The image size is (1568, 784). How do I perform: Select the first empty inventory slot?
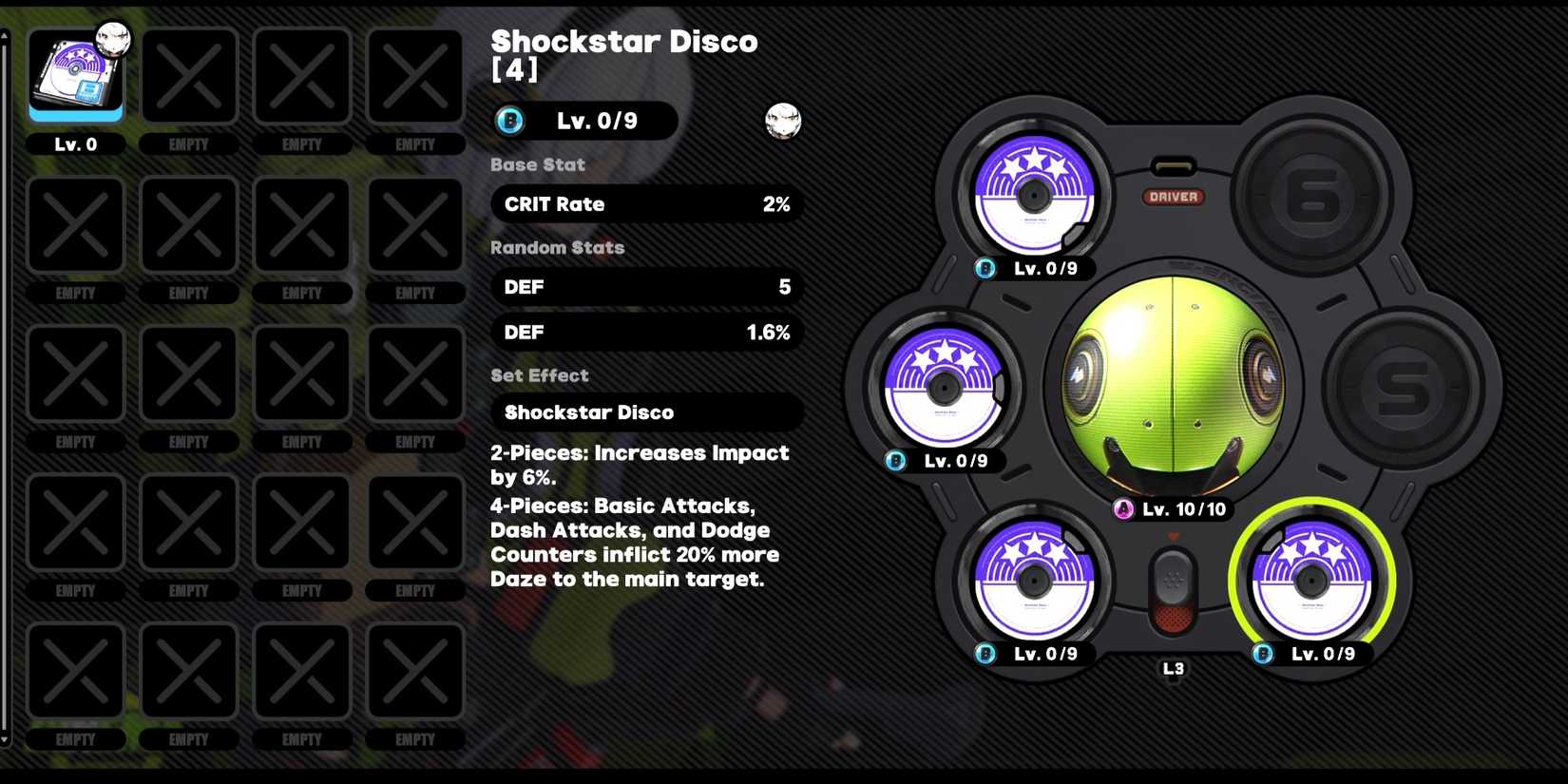tap(188, 76)
